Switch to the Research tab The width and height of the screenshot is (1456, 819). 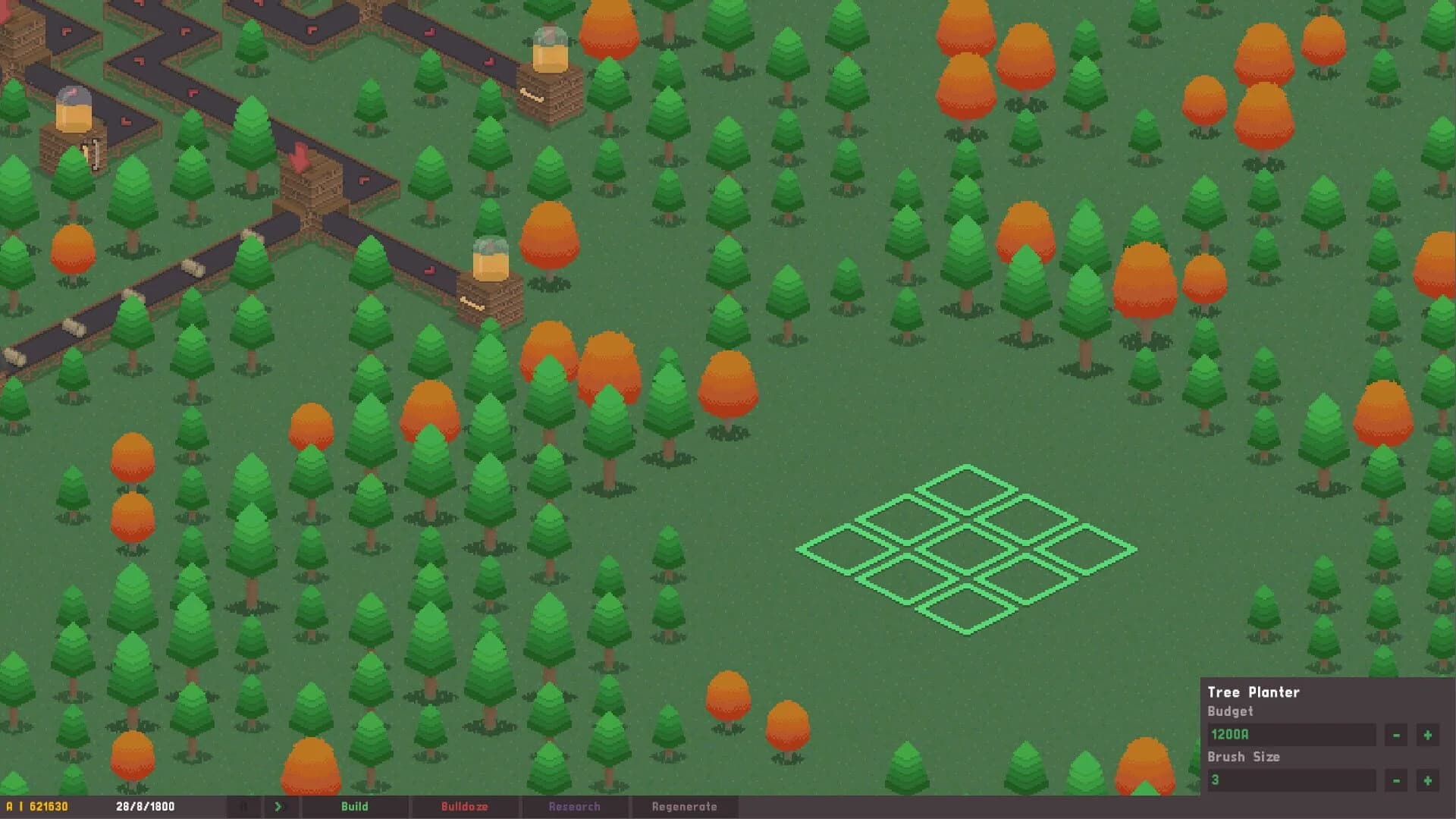575,807
